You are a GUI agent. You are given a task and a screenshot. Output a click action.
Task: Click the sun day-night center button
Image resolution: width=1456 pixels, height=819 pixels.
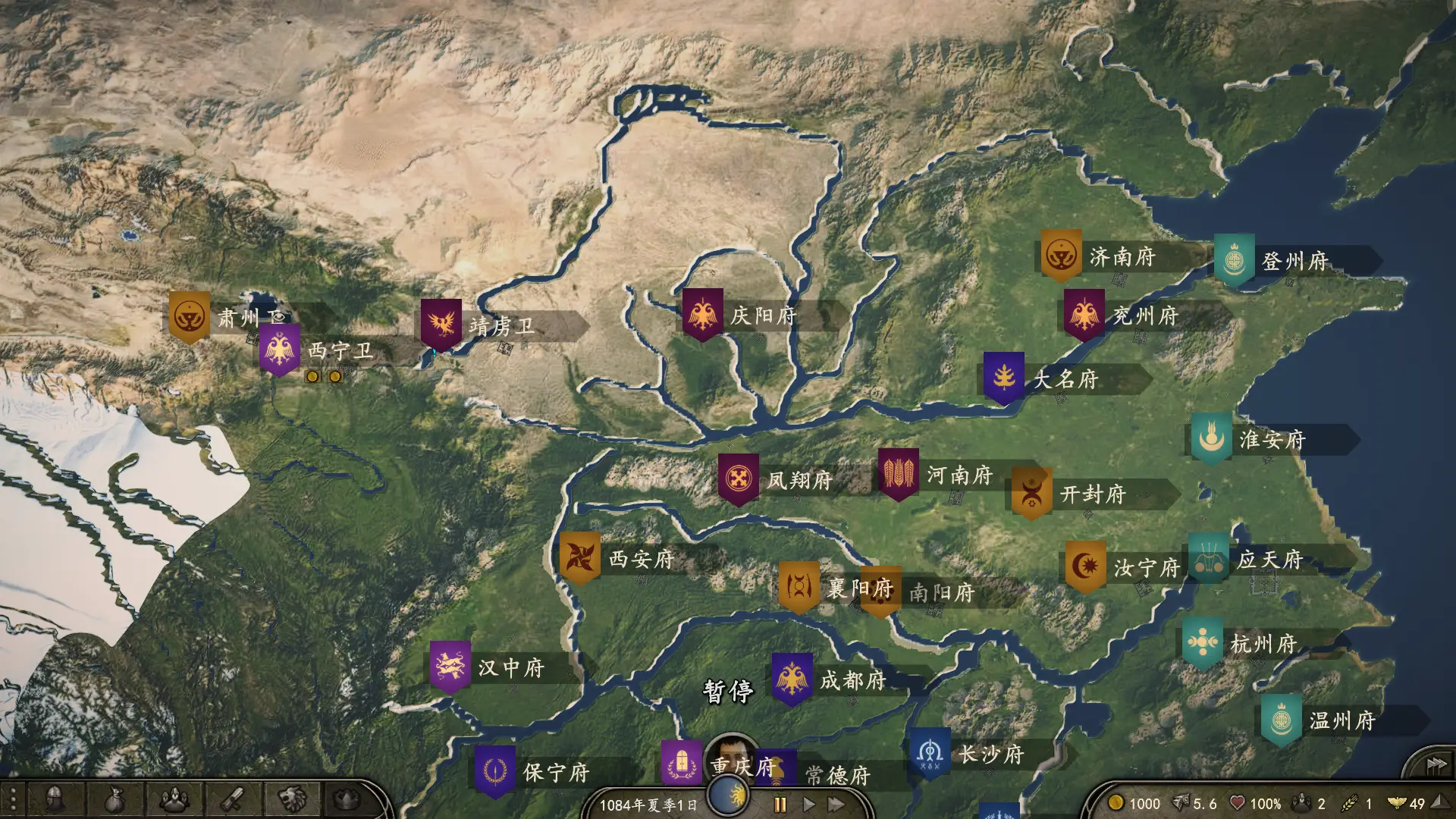(x=729, y=796)
